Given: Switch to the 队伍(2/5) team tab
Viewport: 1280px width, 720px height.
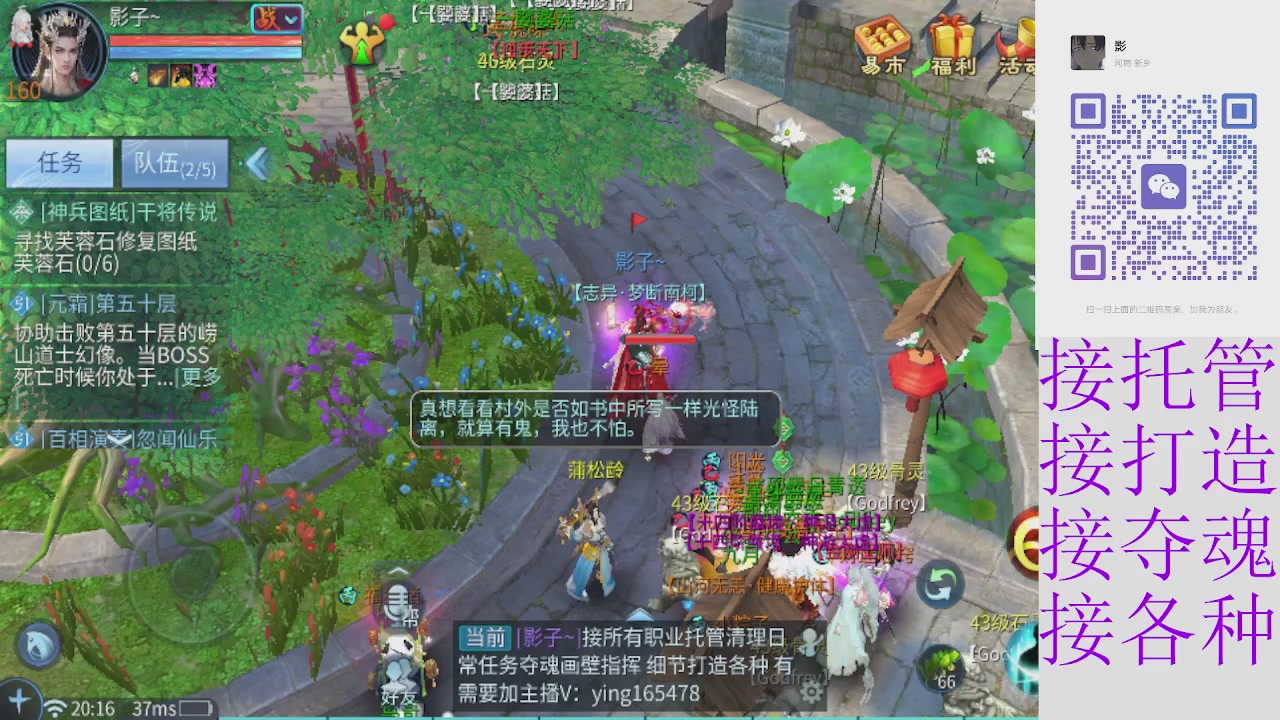Looking at the screenshot, I should click(175, 162).
